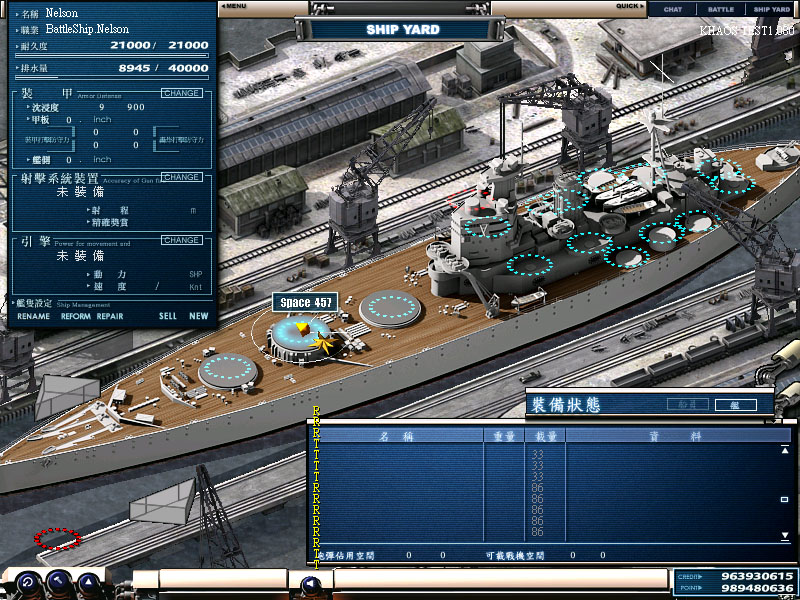Change the gun fire control system
The height and width of the screenshot is (600, 800).
181,177
